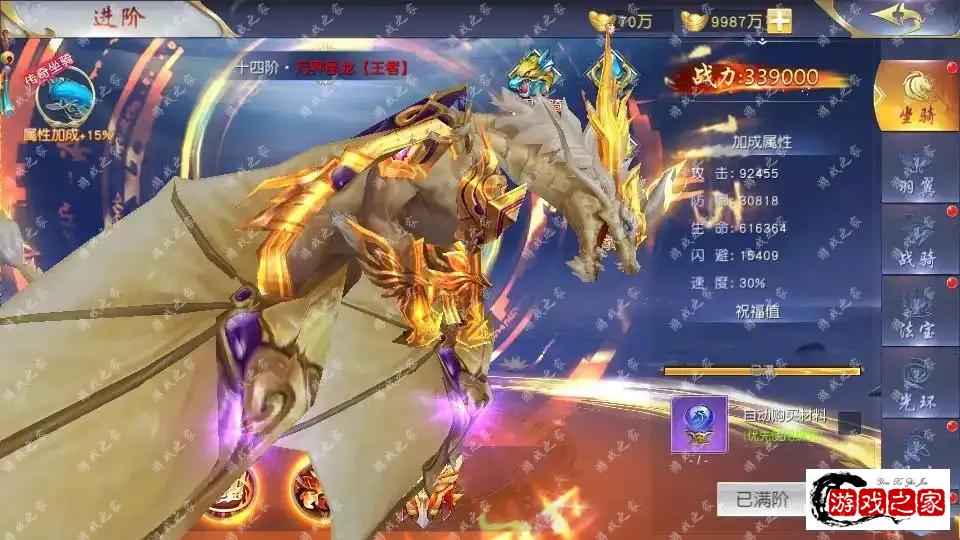Open the 进阶 advancement header tab

tap(118, 17)
